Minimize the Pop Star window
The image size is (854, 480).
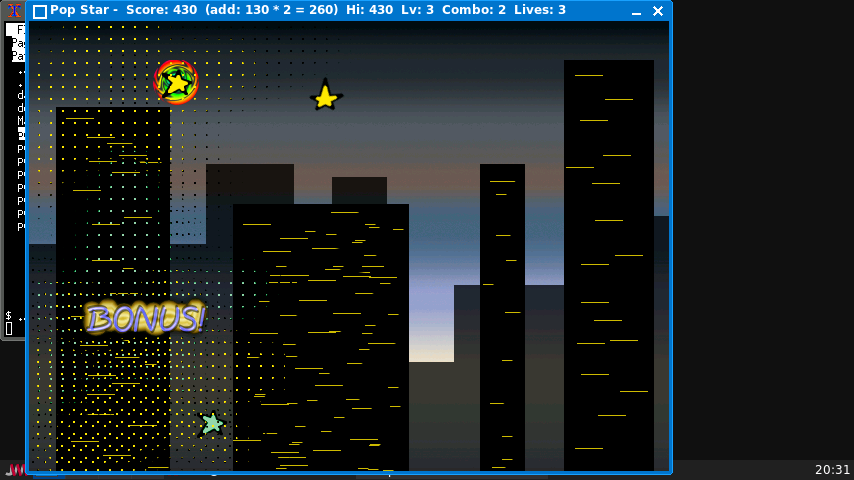pos(636,11)
